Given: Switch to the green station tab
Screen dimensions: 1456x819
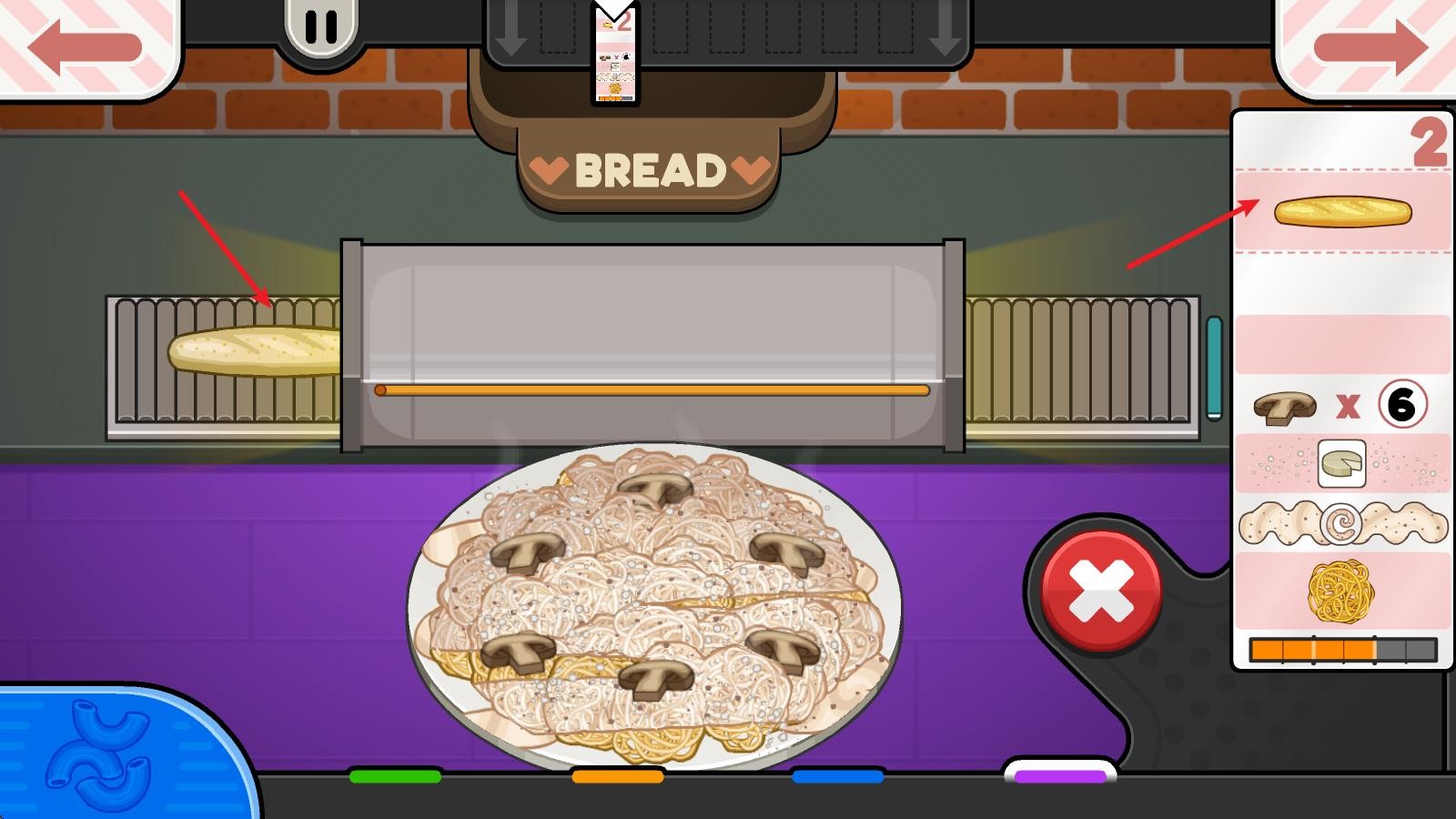Looking at the screenshot, I should pos(395,776).
